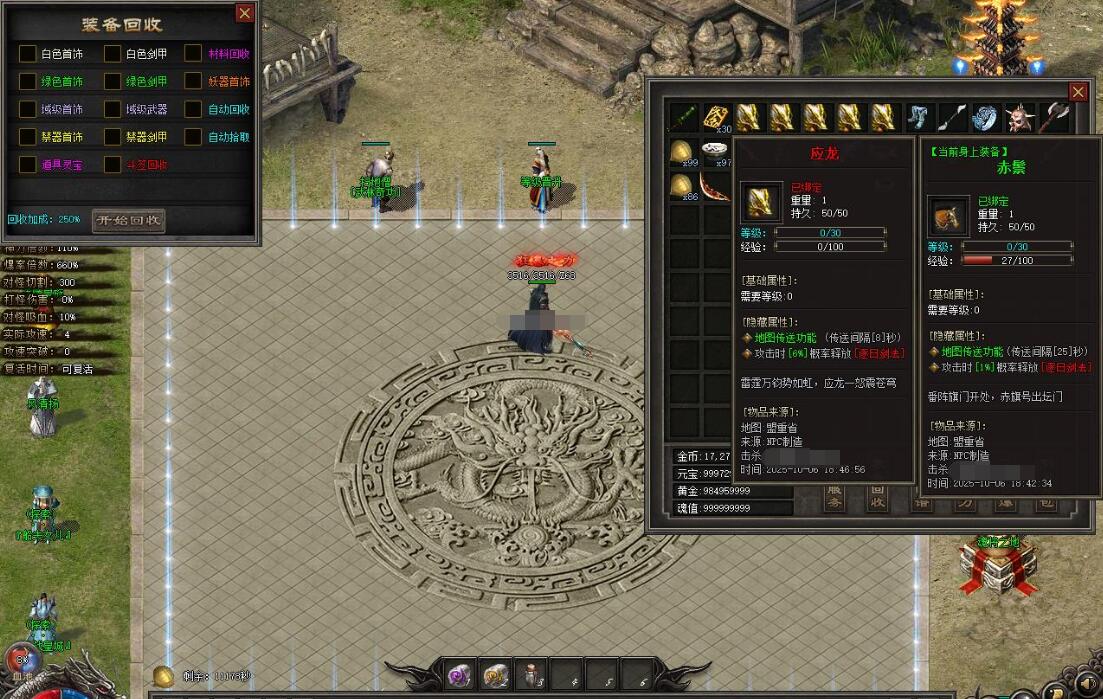The image size is (1103, 699).
Task: Click the blue dragon ring item
Action: (986, 118)
